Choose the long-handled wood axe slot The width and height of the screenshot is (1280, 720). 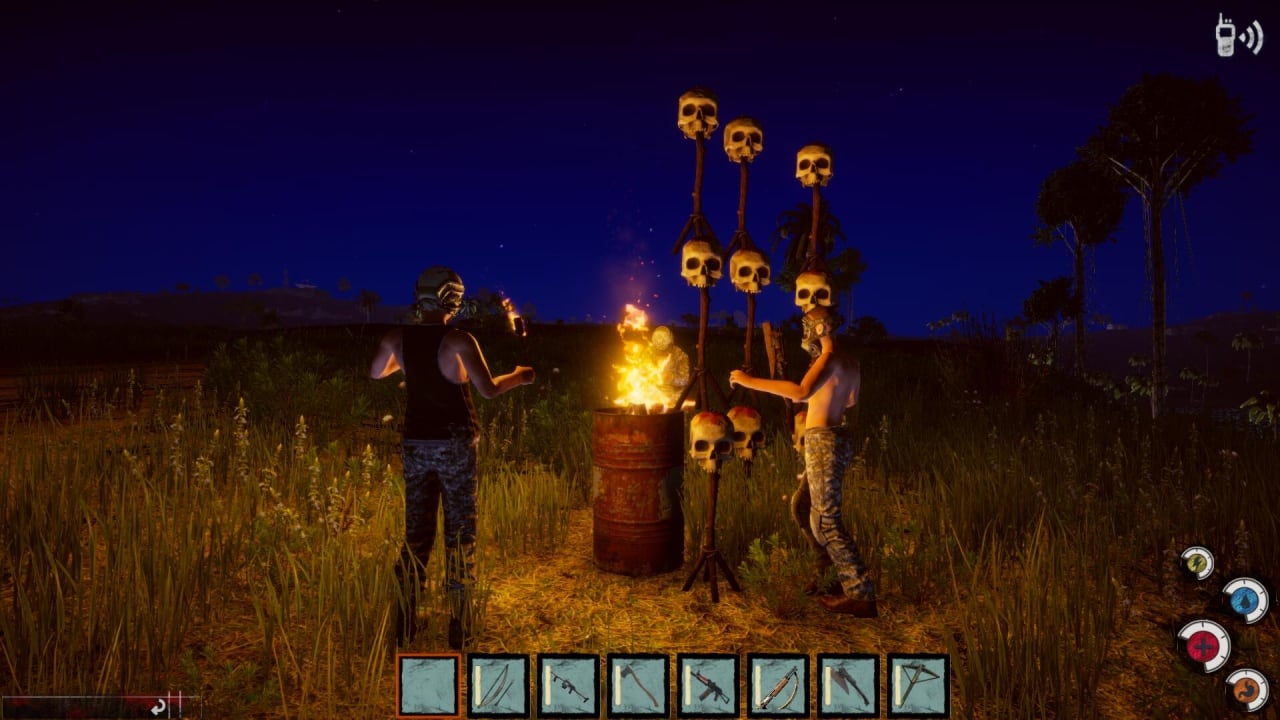638,685
